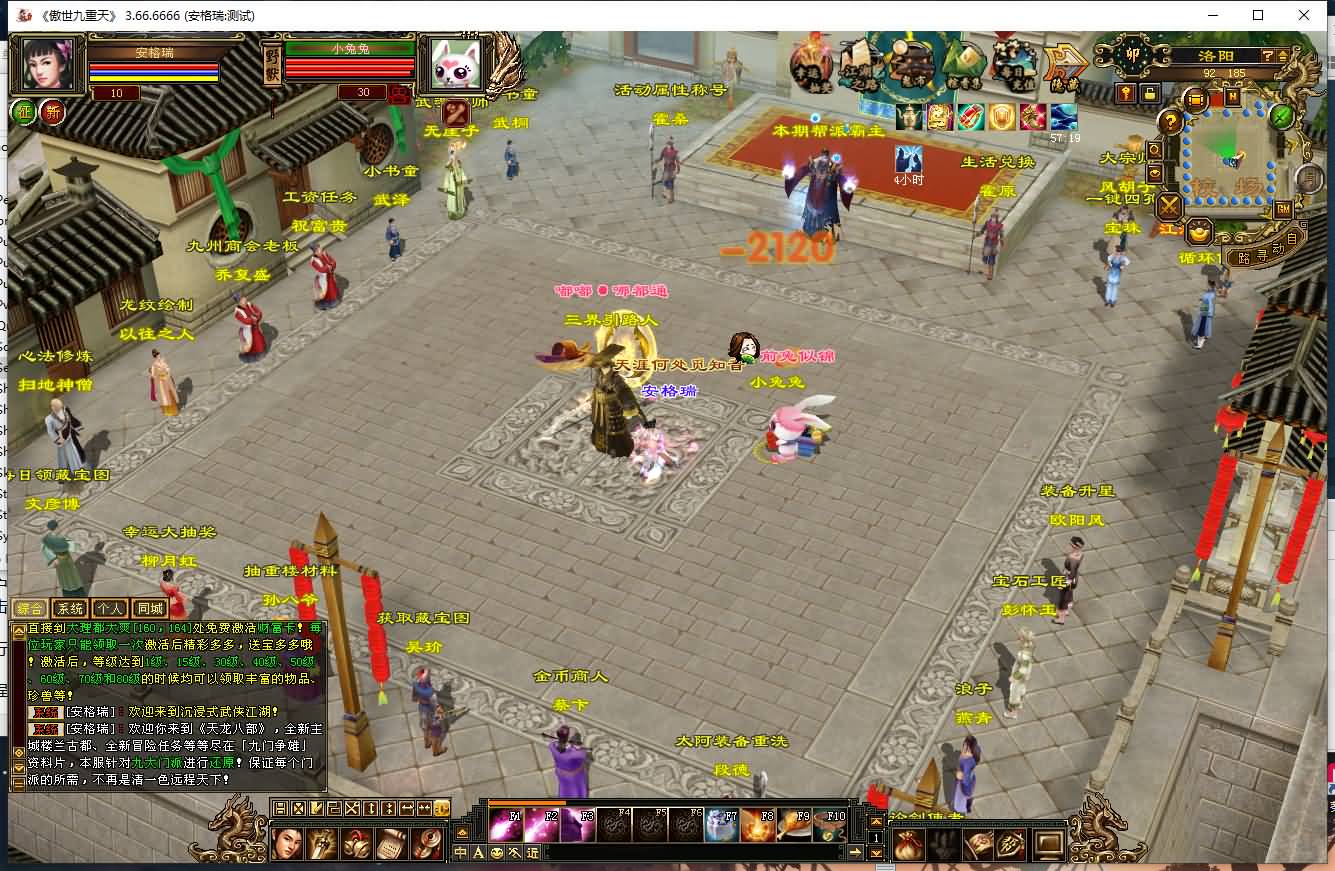Open the money bag inventory icon
1335x871 pixels.
[909, 845]
